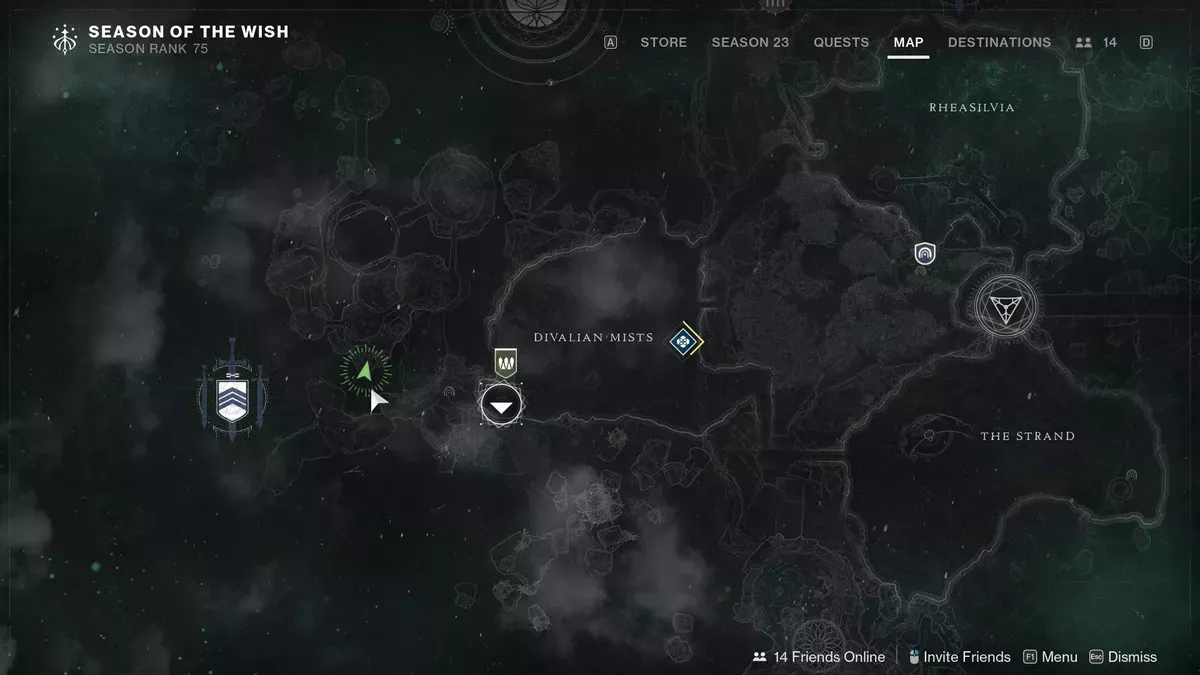Go to the Destinations tab
This screenshot has height=675, width=1200.
(999, 42)
